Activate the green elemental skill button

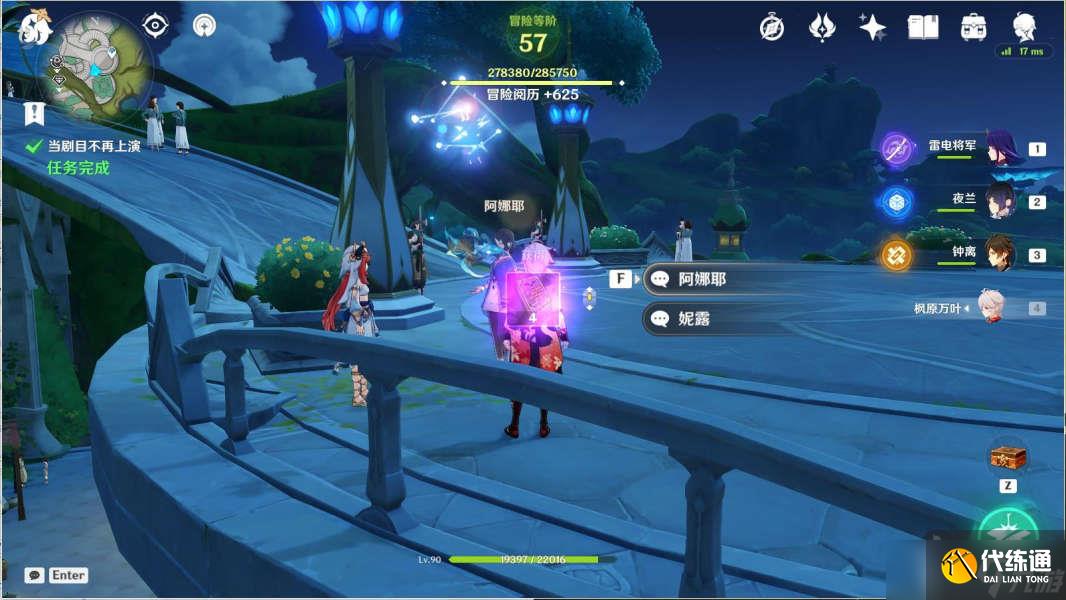click(x=1007, y=530)
